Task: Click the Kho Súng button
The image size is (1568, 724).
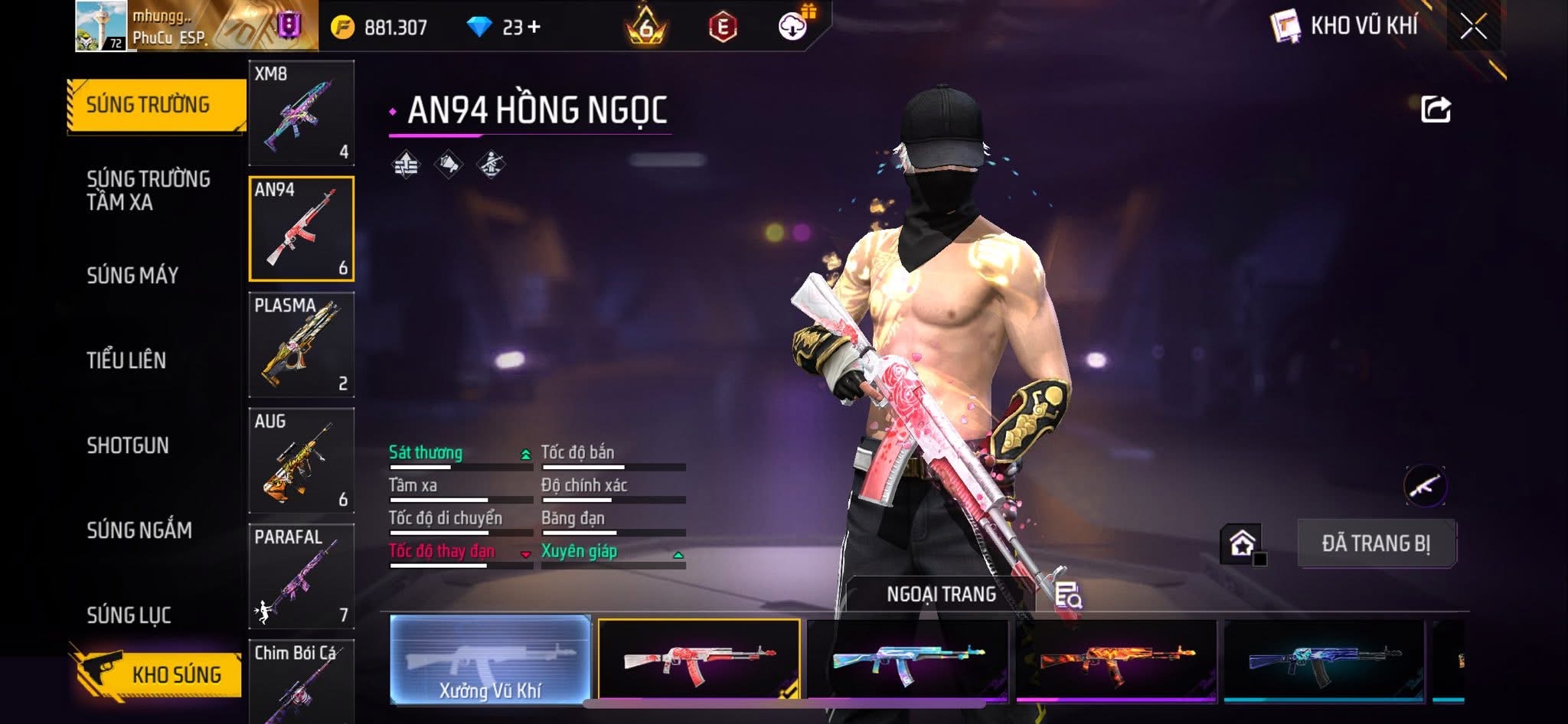Action: tap(161, 674)
